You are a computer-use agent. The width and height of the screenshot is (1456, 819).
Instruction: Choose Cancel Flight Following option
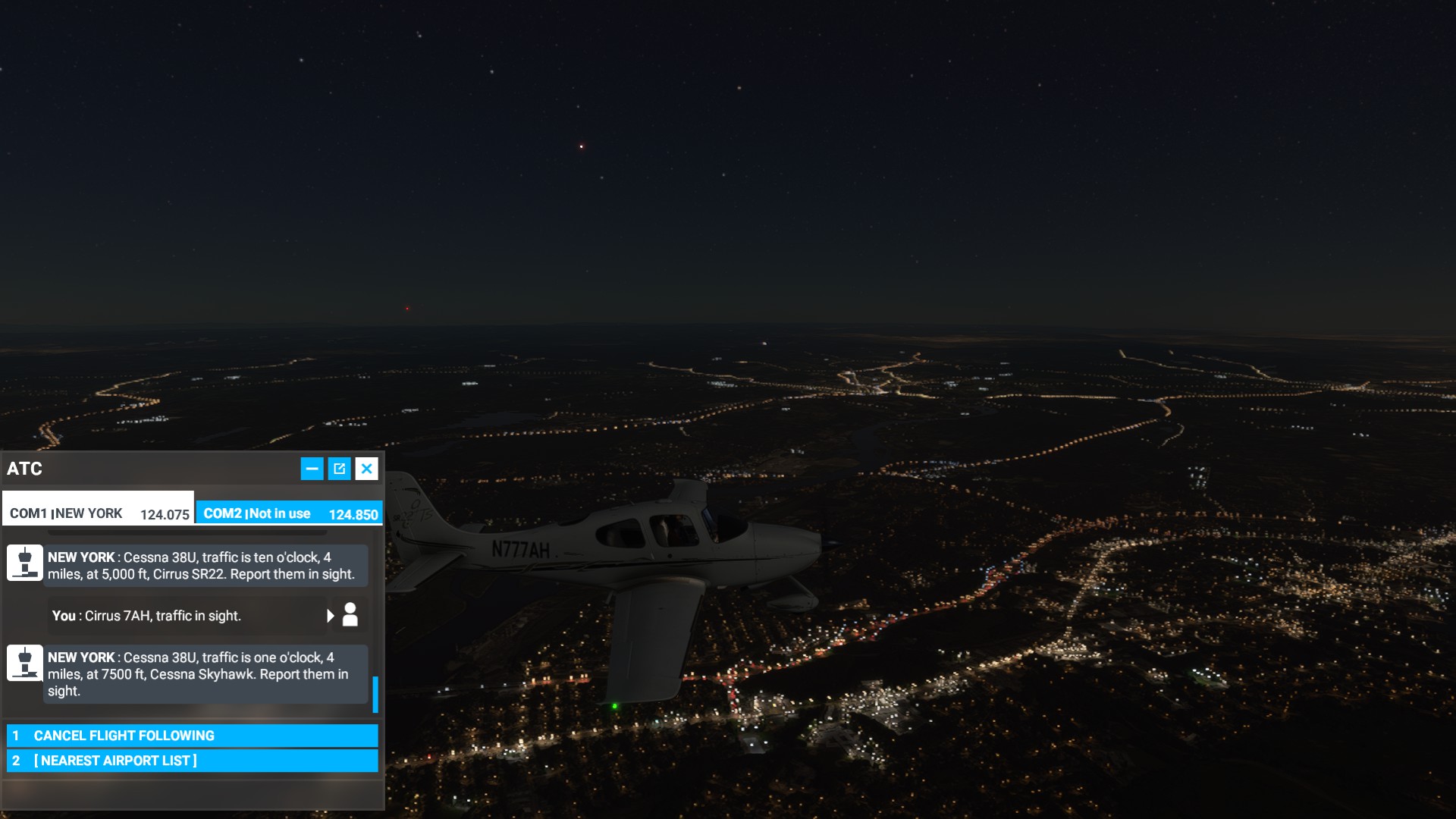pyautogui.click(x=192, y=736)
